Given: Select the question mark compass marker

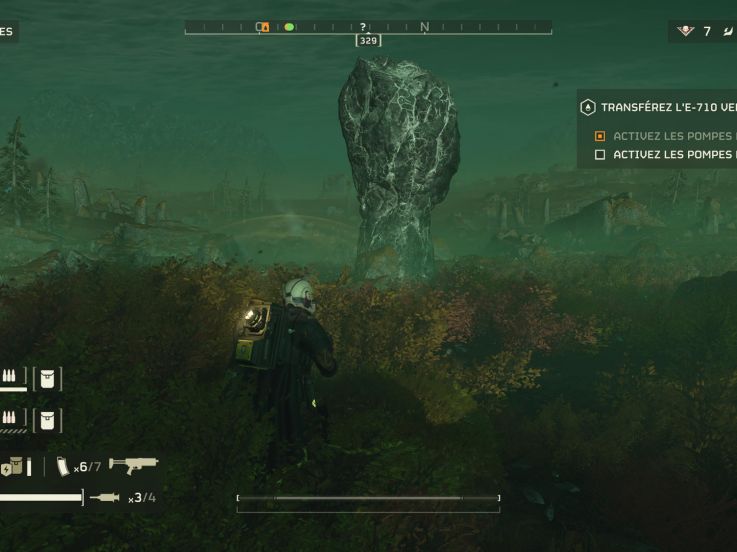Looking at the screenshot, I should tap(363, 27).
